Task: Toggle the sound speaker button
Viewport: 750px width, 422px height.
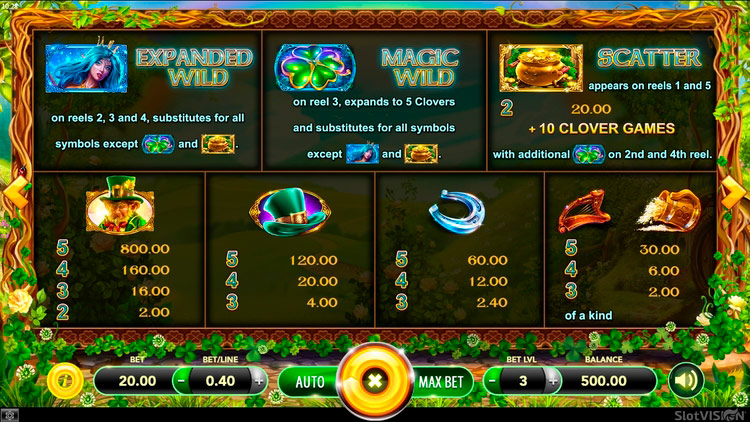Action: pos(685,381)
